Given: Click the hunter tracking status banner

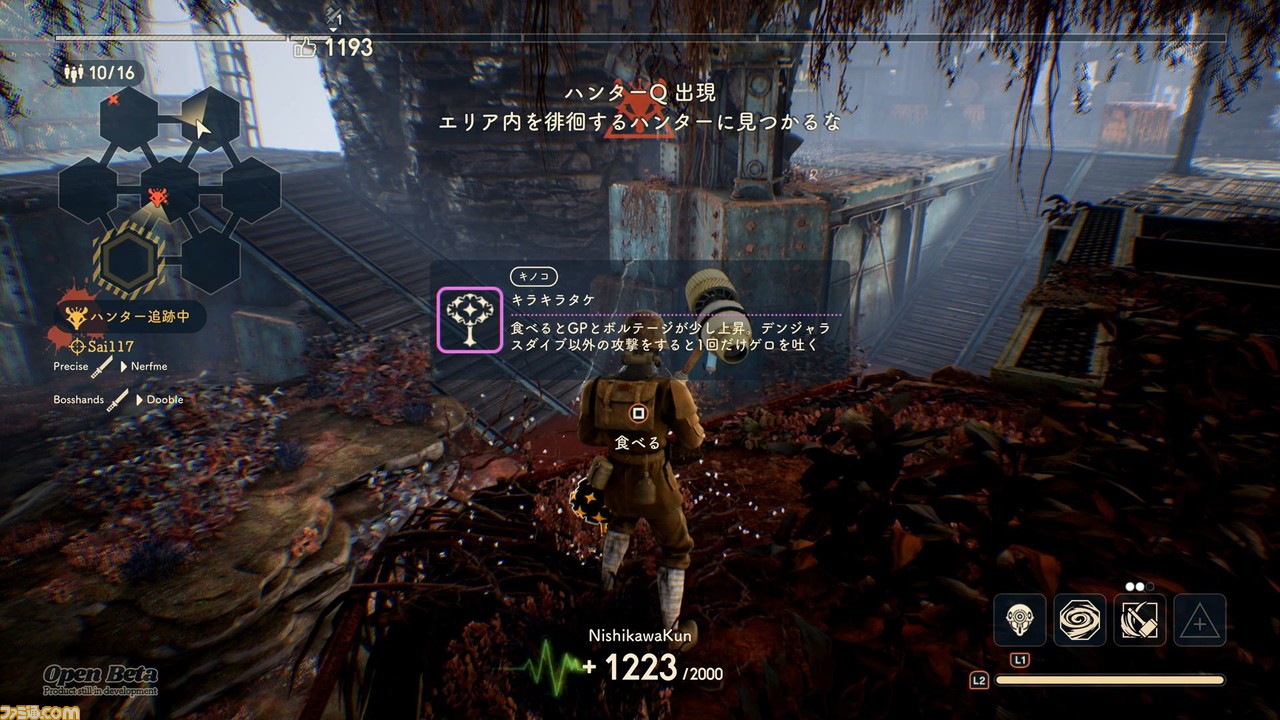Looking at the screenshot, I should coord(132,318).
